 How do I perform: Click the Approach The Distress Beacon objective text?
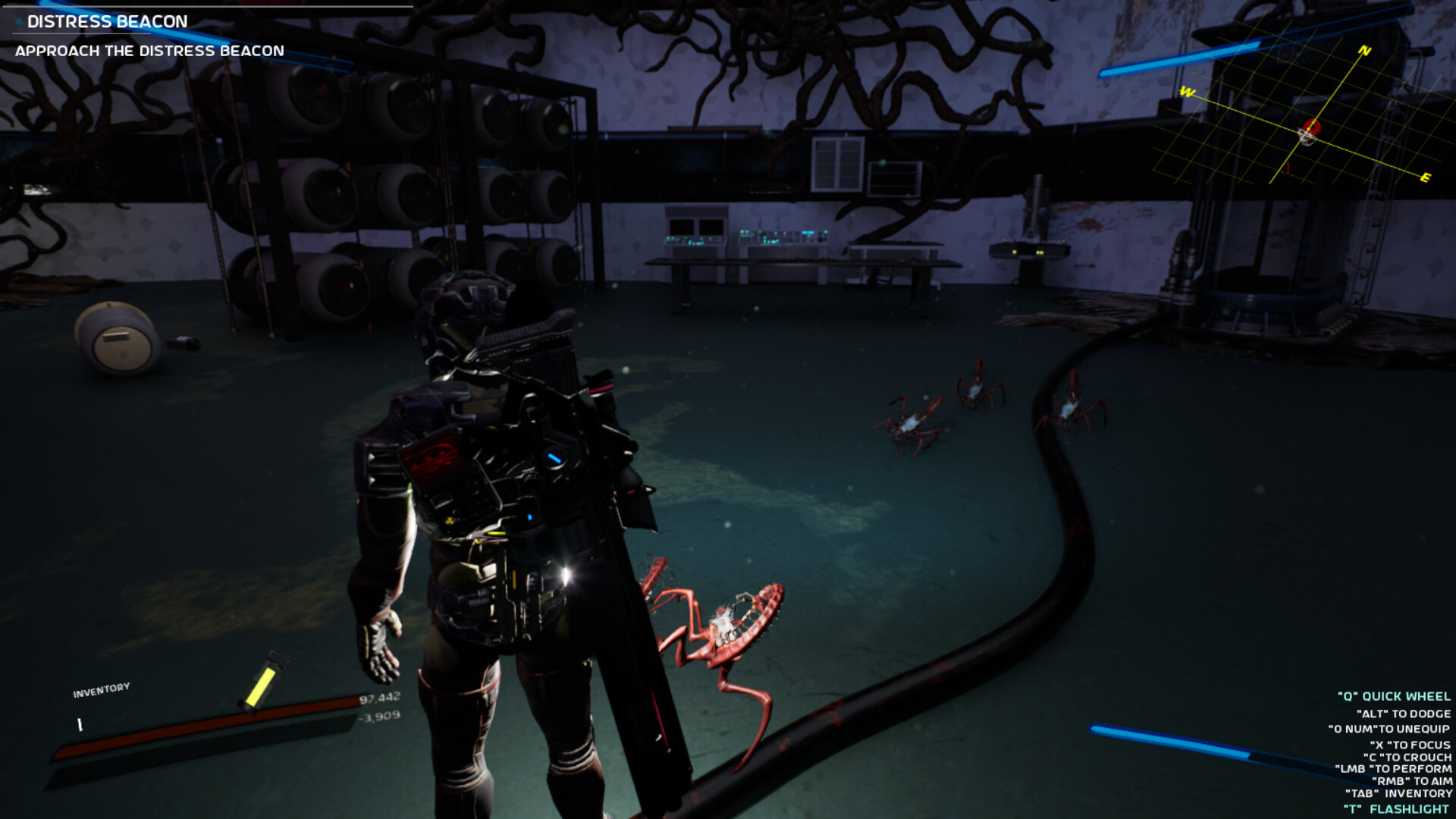pos(149,51)
